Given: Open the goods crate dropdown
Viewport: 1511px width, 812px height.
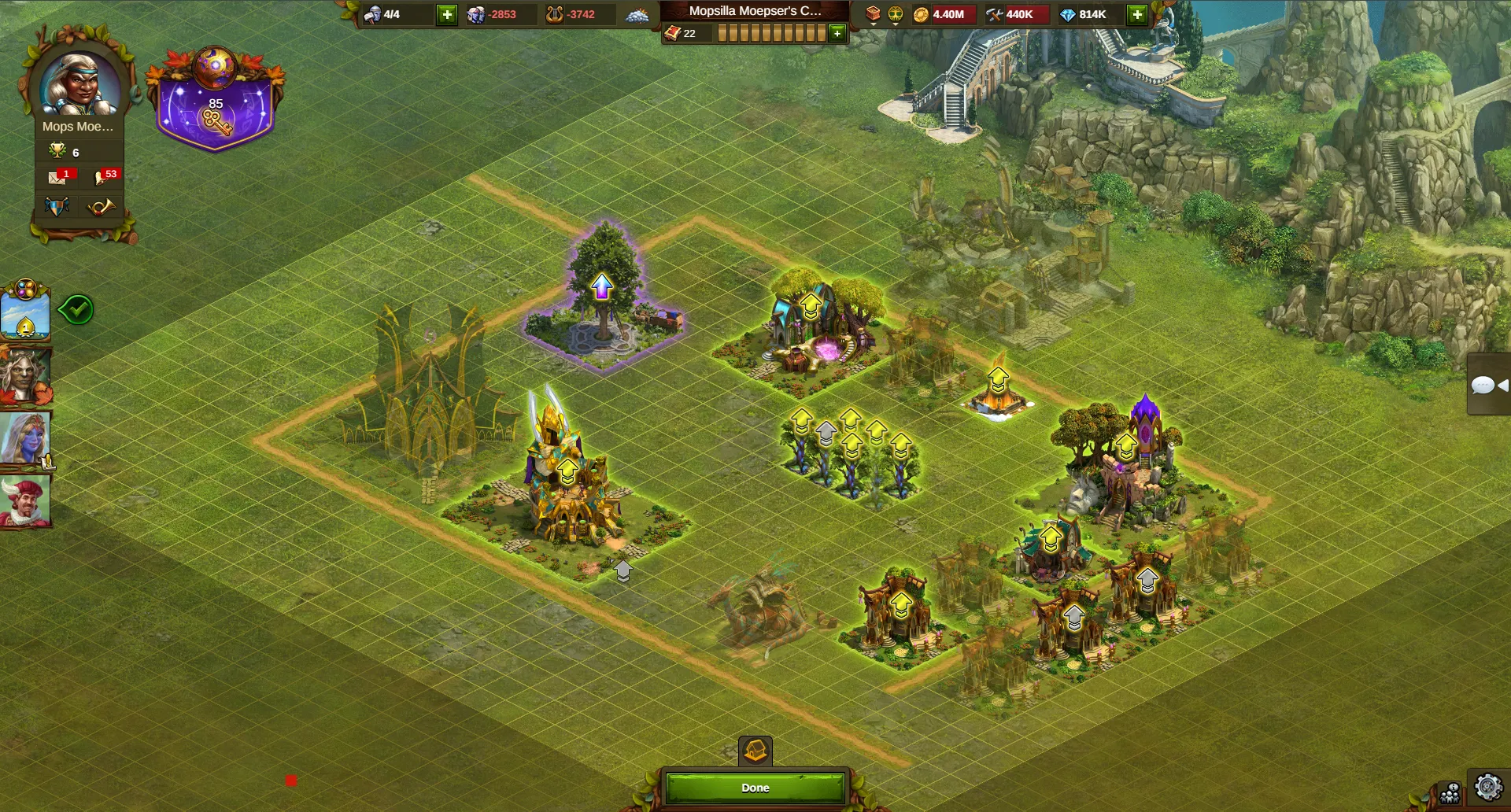Looking at the screenshot, I should pos(873,15).
